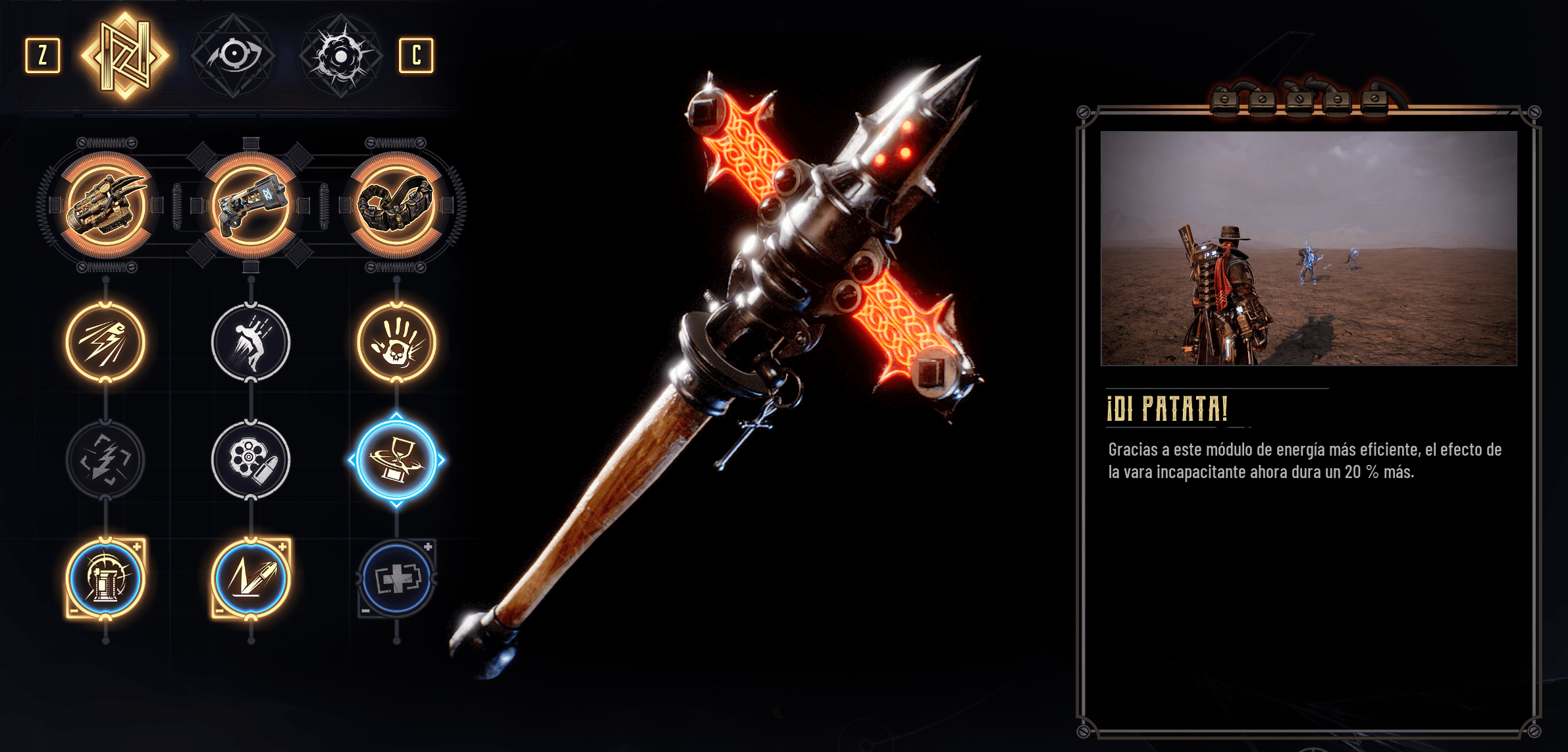Switch to the eye emblem tab
This screenshot has width=1568, height=752.
(x=232, y=55)
